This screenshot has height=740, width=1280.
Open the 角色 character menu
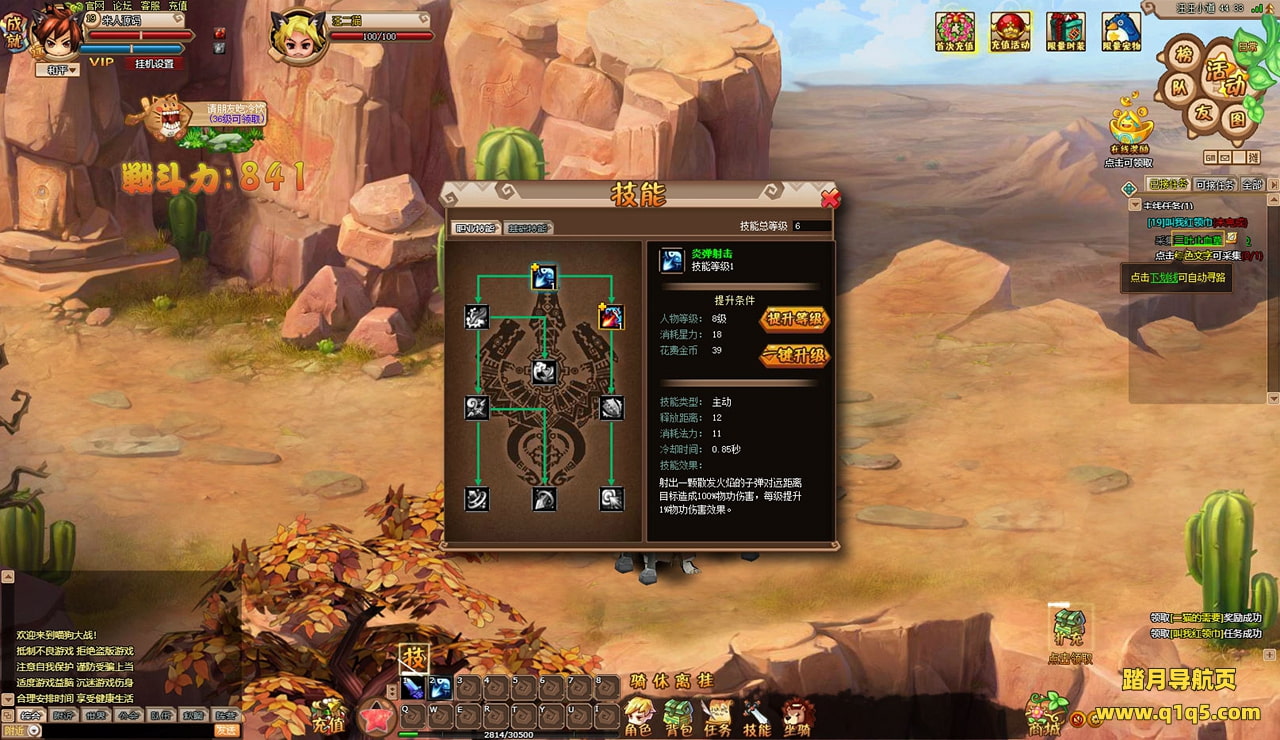[x=638, y=717]
